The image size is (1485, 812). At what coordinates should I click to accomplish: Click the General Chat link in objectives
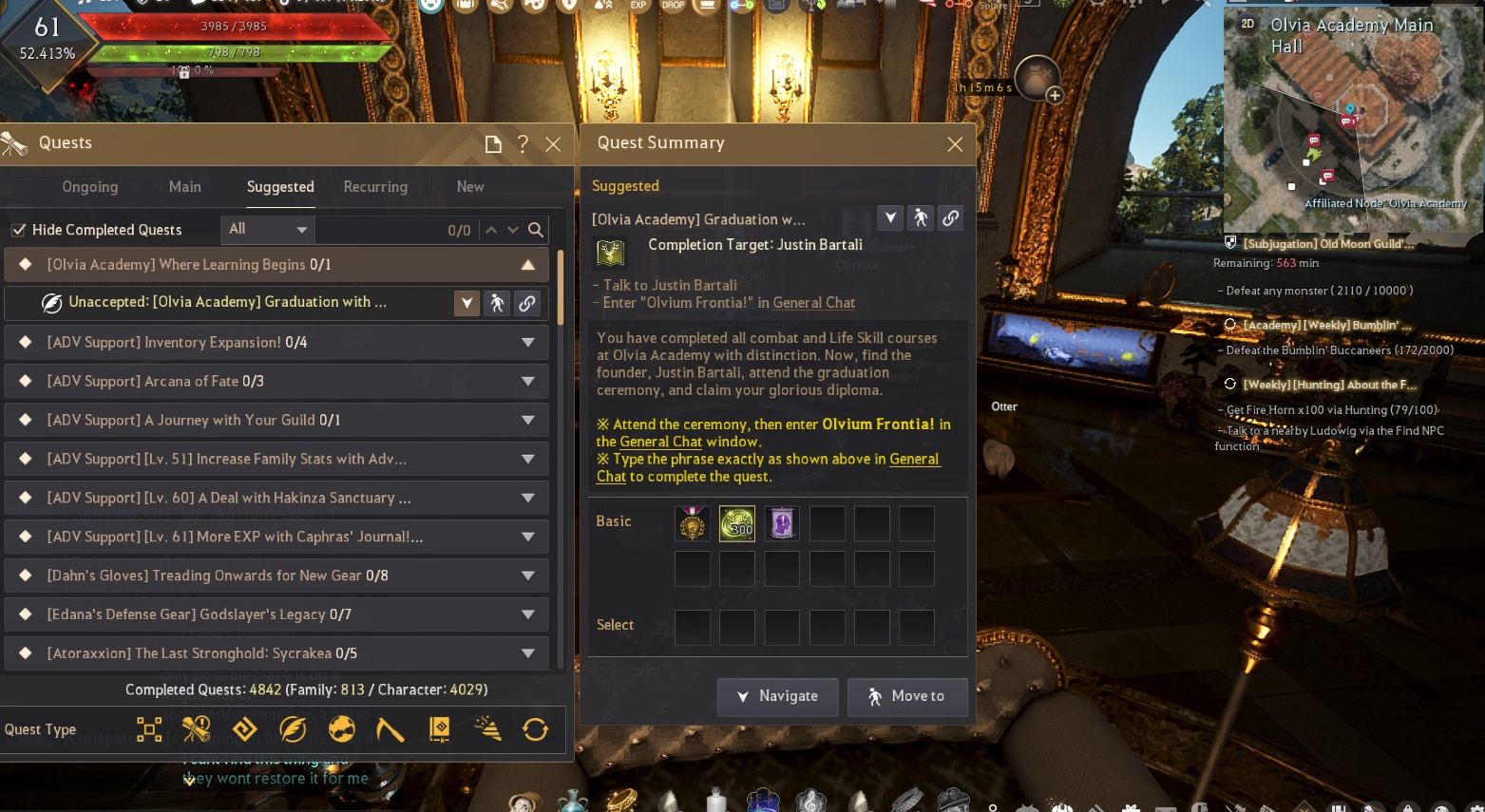814,303
